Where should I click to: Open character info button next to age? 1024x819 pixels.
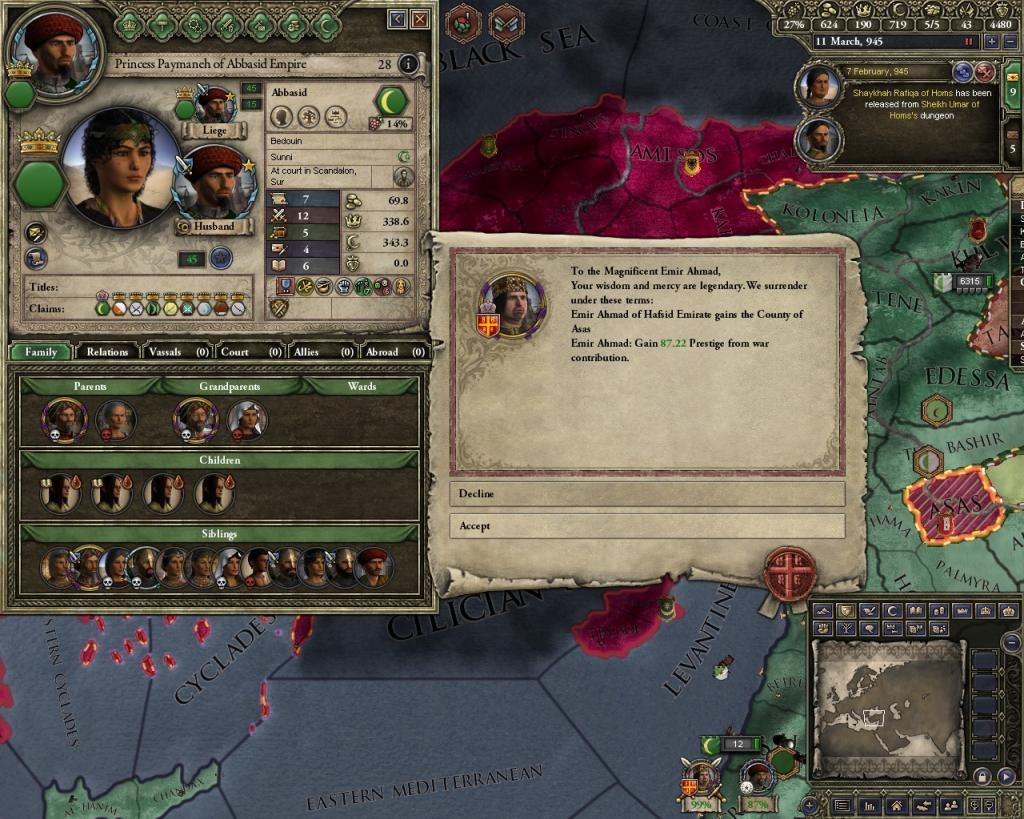tap(407, 64)
